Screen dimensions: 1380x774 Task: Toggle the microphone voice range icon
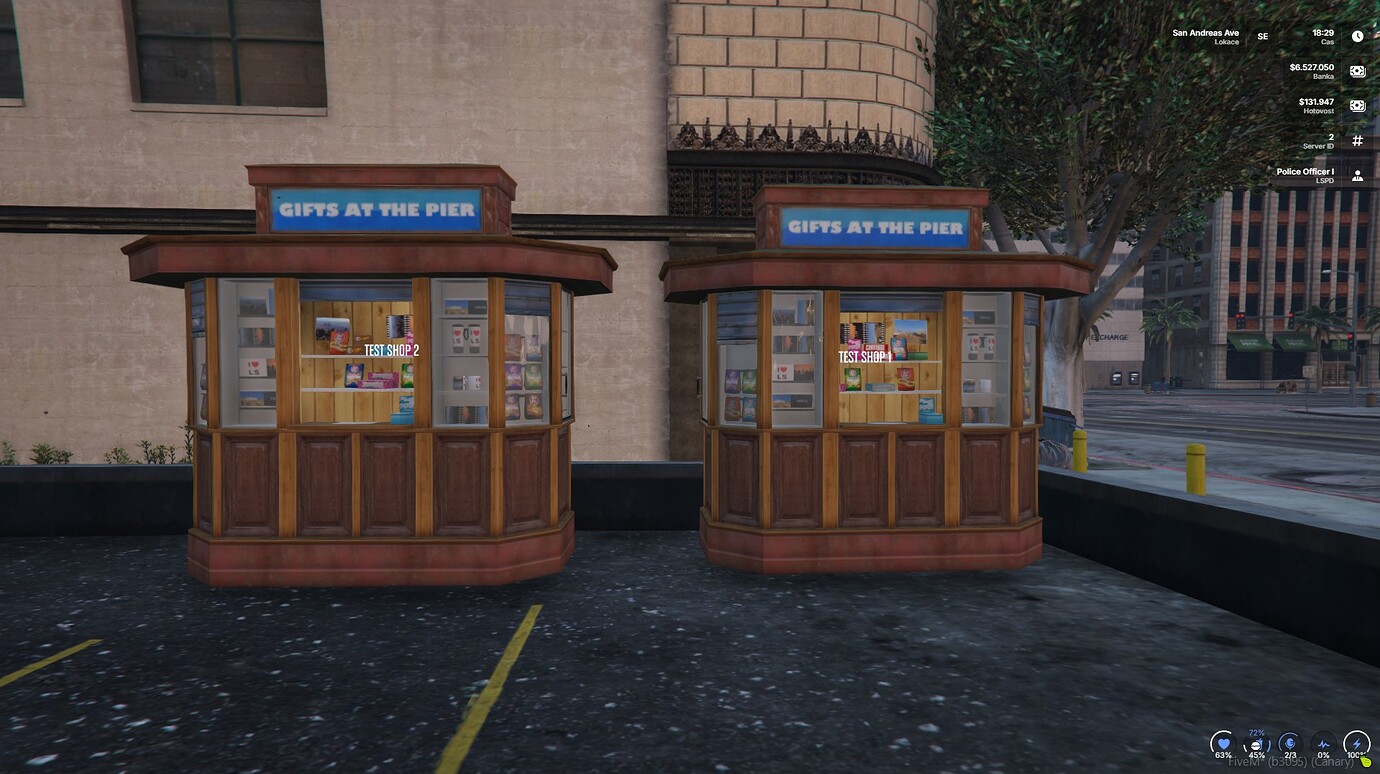tap(1290, 743)
